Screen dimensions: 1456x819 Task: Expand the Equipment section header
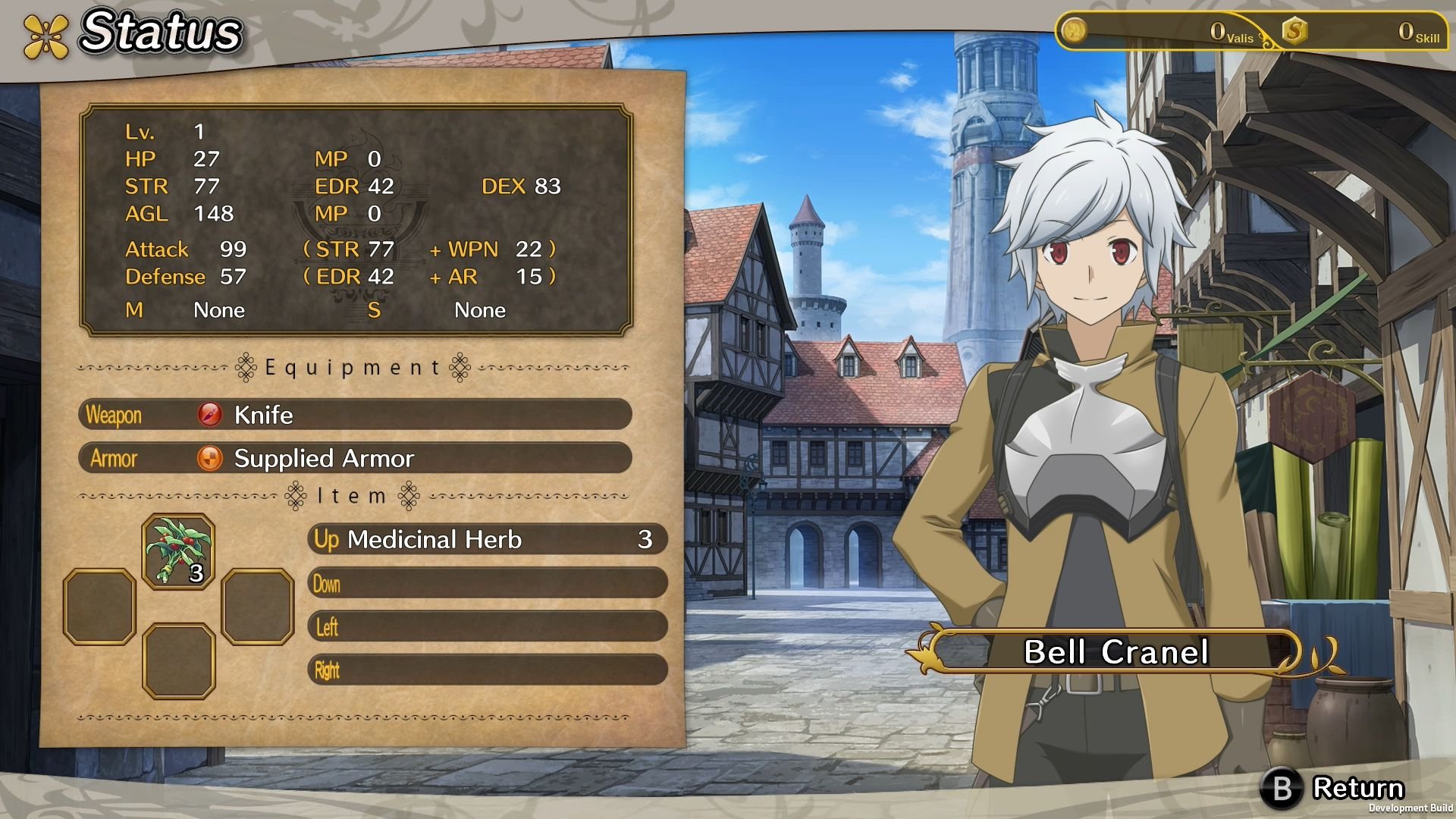pyautogui.click(x=353, y=367)
